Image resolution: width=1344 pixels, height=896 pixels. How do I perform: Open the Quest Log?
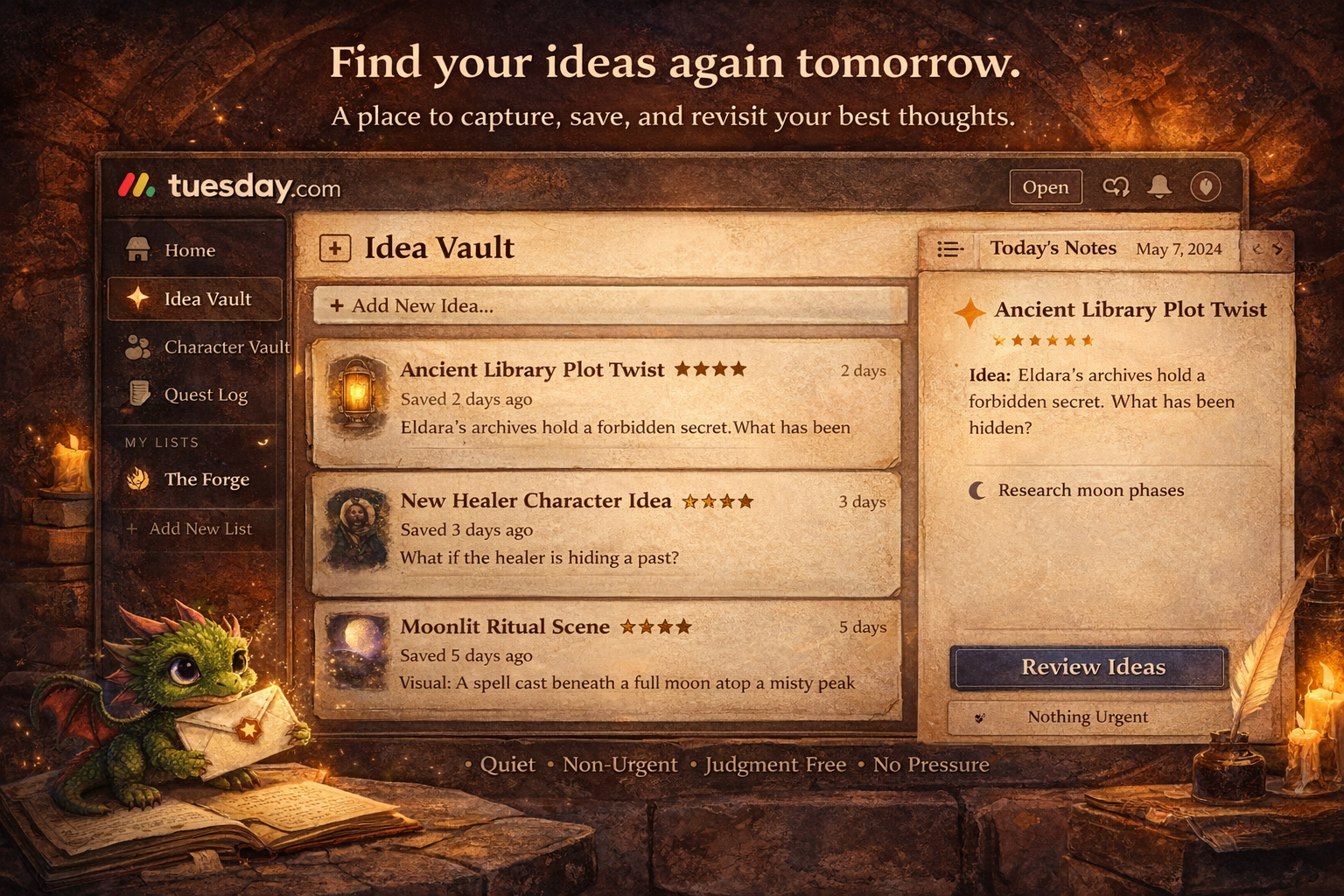coord(205,395)
